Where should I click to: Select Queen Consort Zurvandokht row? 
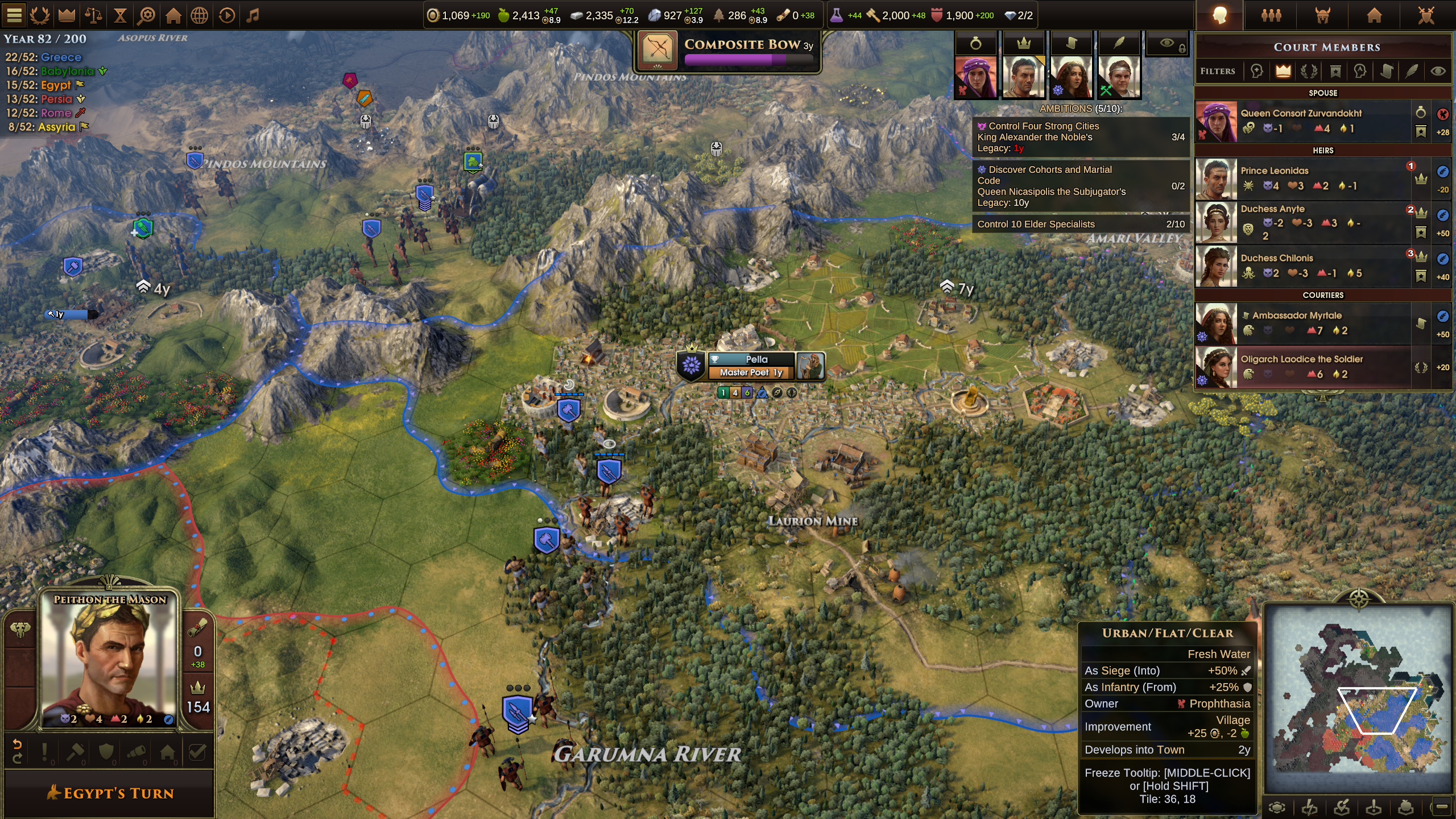pos(1301,121)
